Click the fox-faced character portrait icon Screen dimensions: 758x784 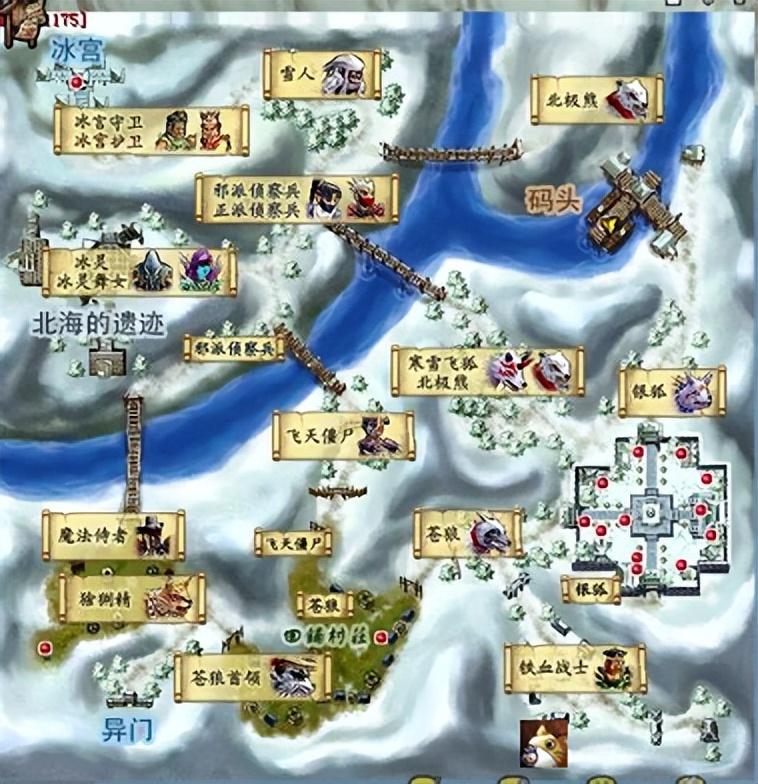[537, 743]
